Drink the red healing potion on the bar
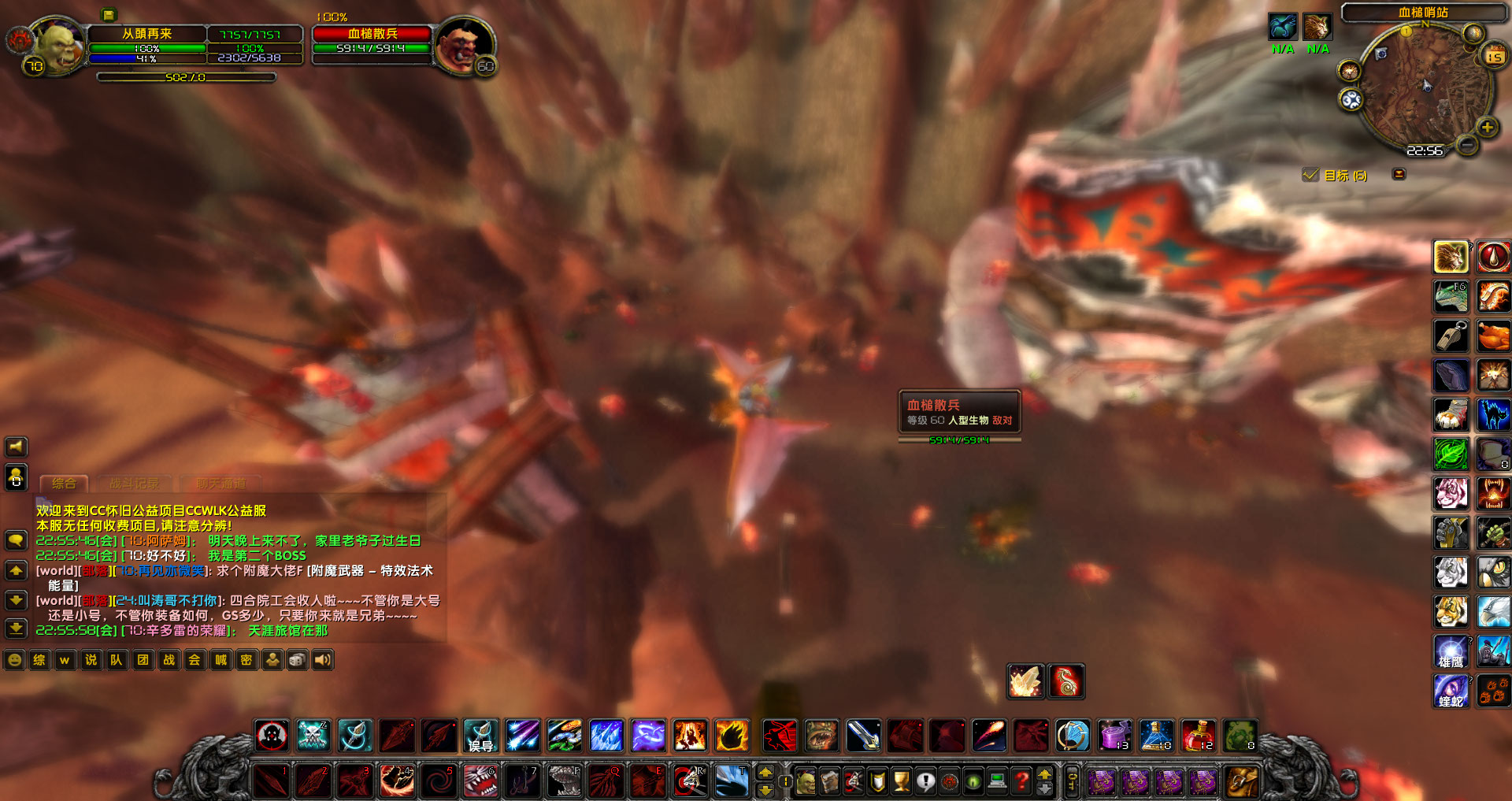Viewport: 1512px width, 801px height. pyautogui.click(x=1197, y=736)
